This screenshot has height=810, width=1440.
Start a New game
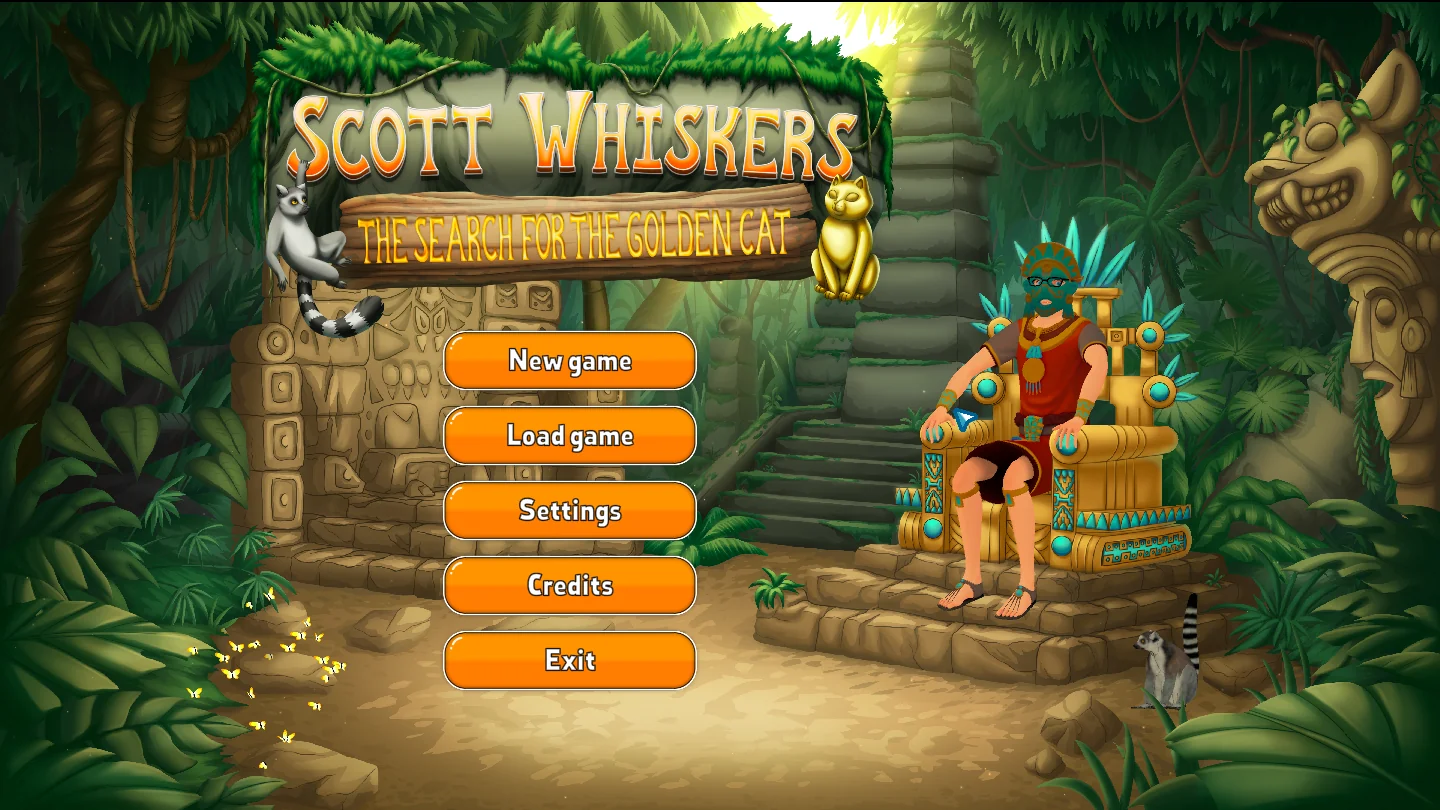coord(570,360)
